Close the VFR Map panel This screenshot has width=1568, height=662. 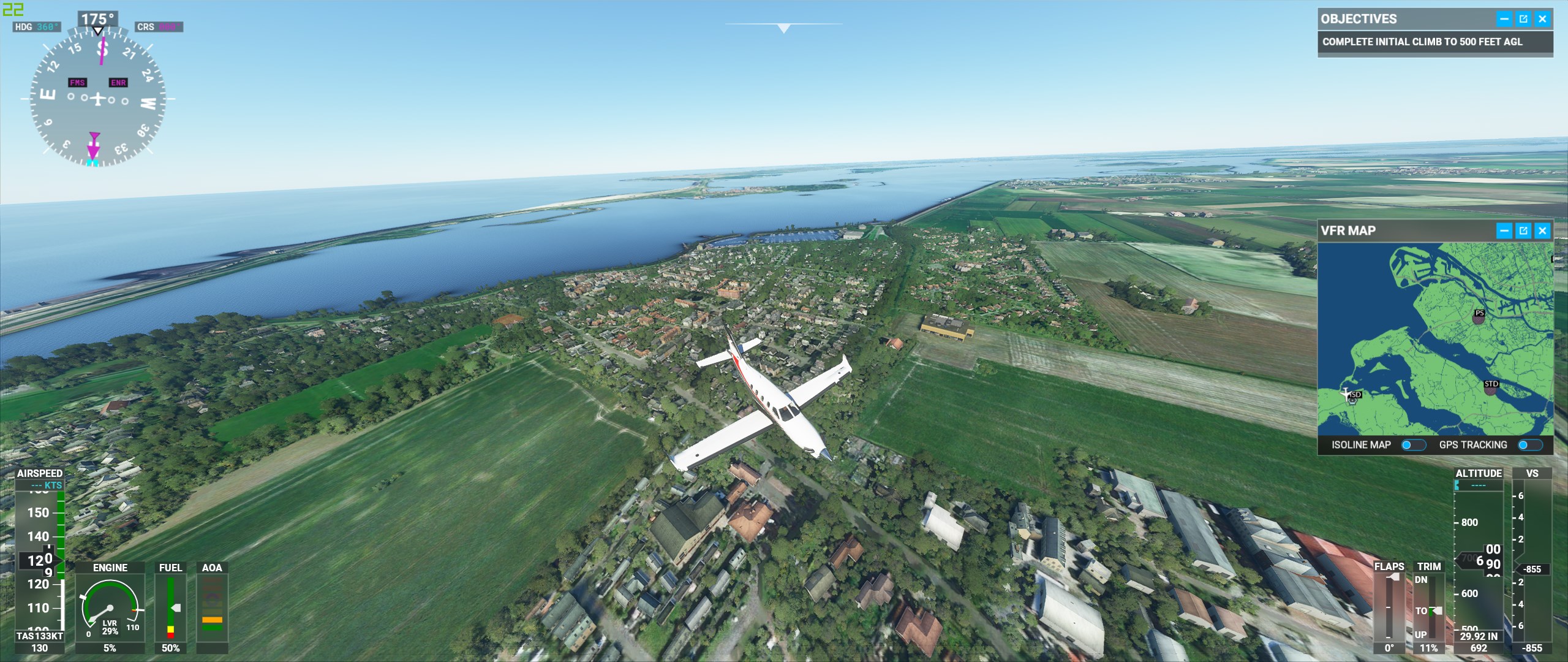click(1542, 230)
